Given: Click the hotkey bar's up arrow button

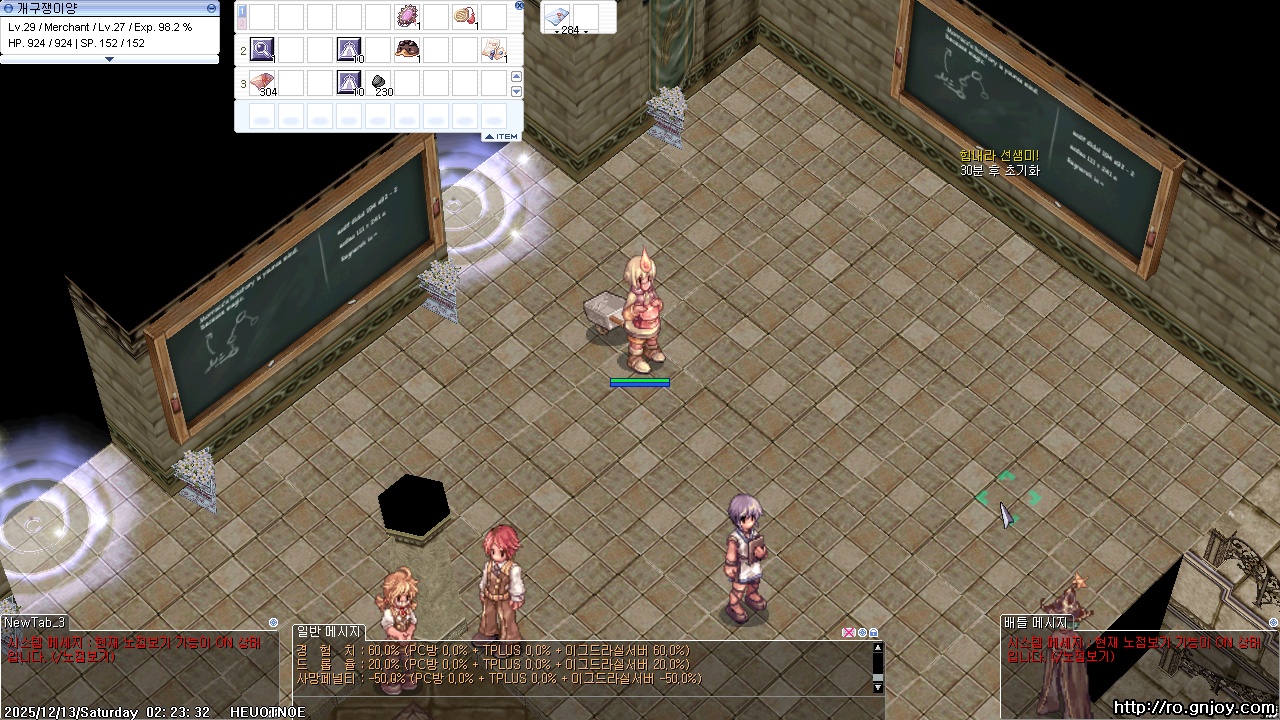Looking at the screenshot, I should (516, 76).
